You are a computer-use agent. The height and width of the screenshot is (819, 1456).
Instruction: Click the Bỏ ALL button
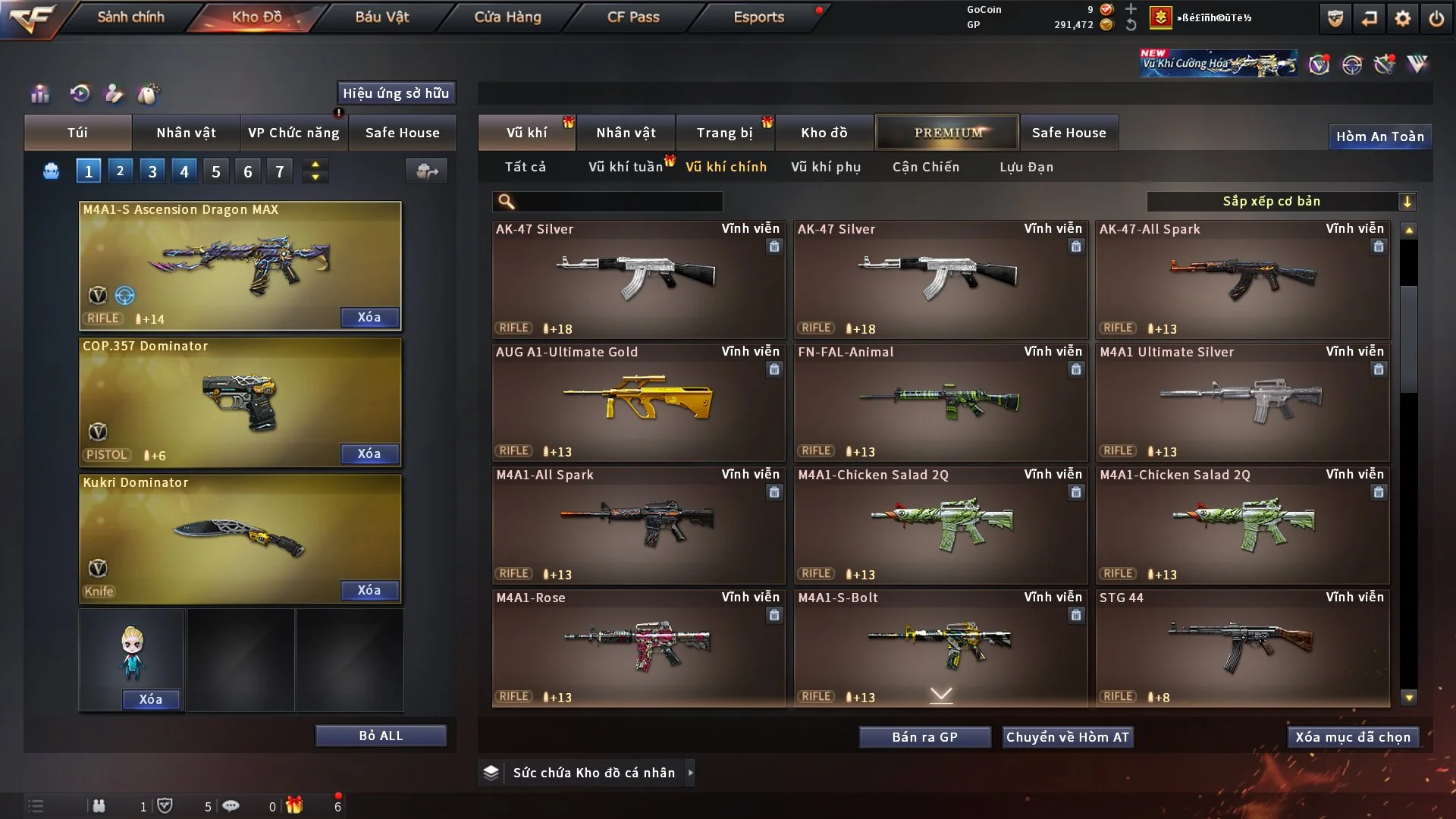pyautogui.click(x=381, y=736)
